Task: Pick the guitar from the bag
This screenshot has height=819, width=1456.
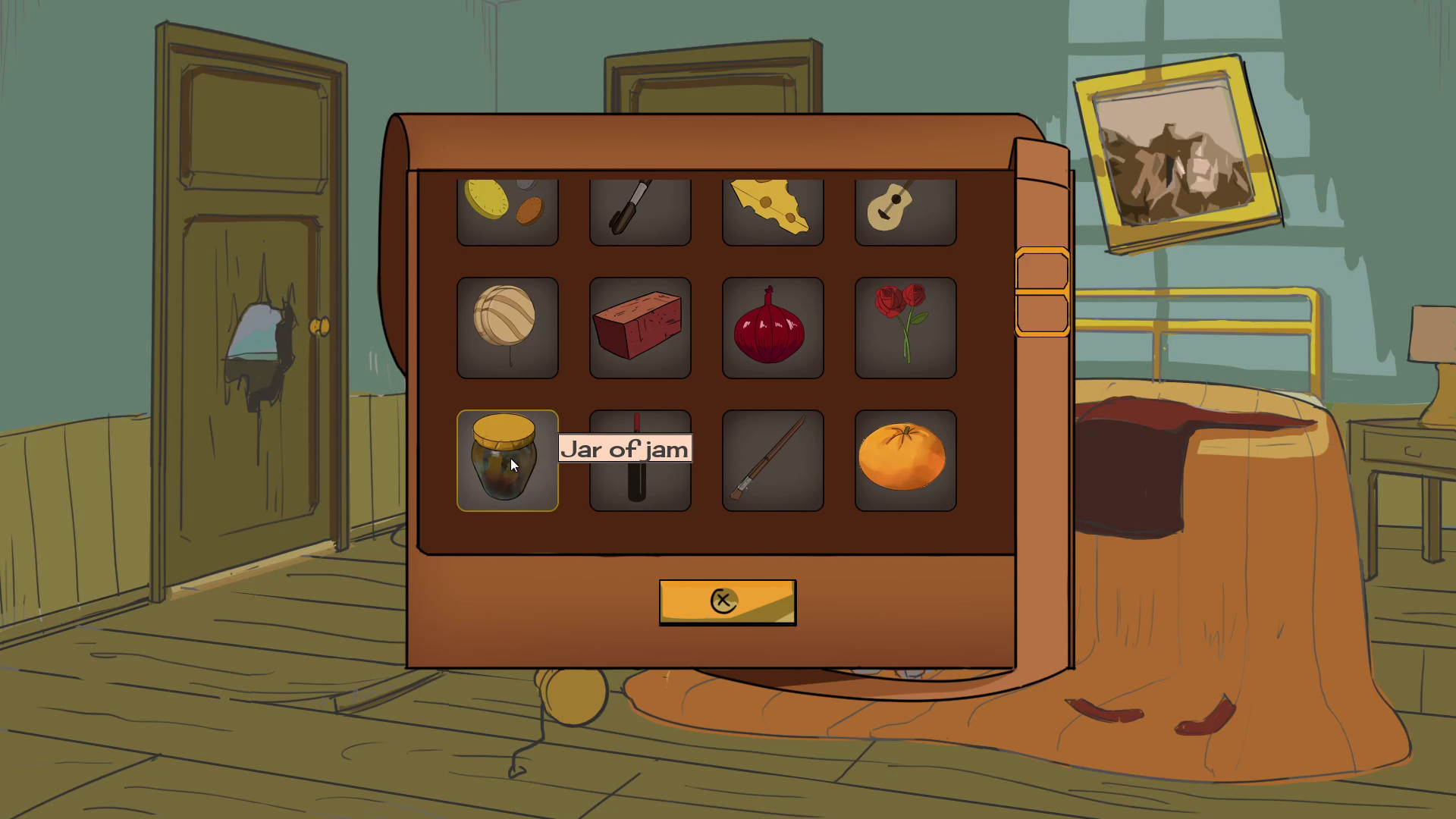Action: point(905,211)
